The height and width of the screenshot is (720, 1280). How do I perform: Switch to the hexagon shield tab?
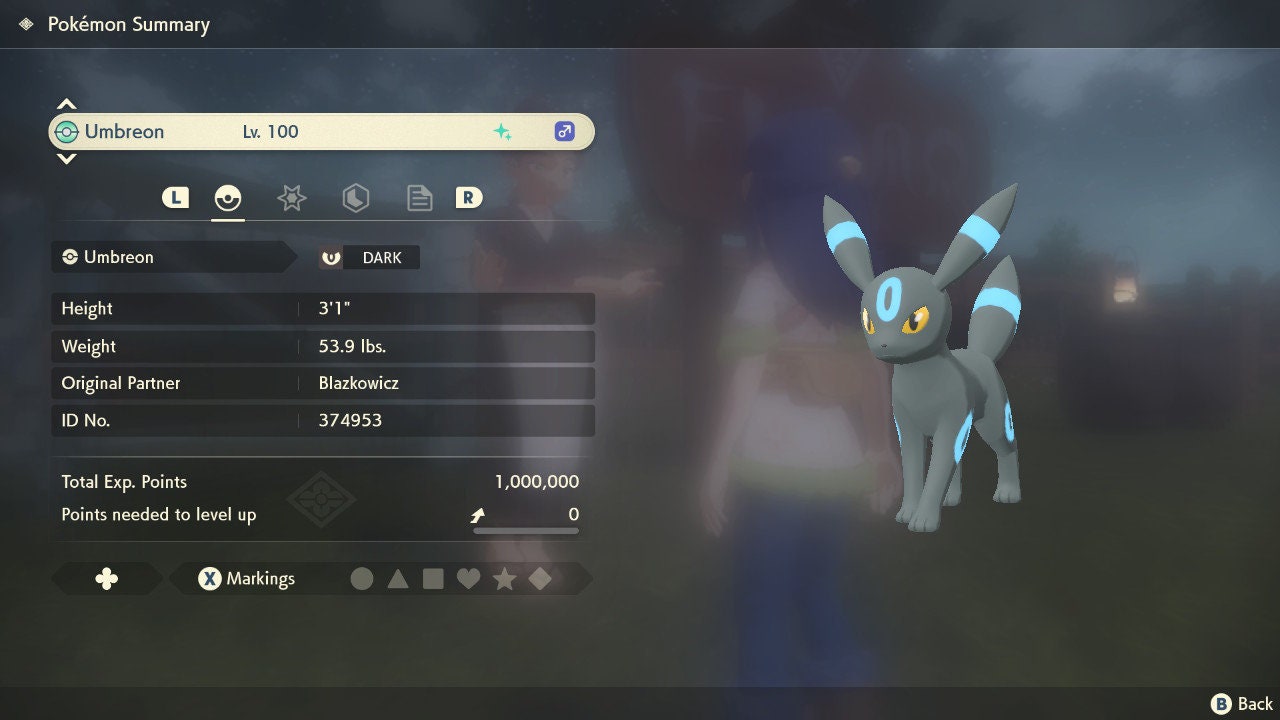click(355, 198)
